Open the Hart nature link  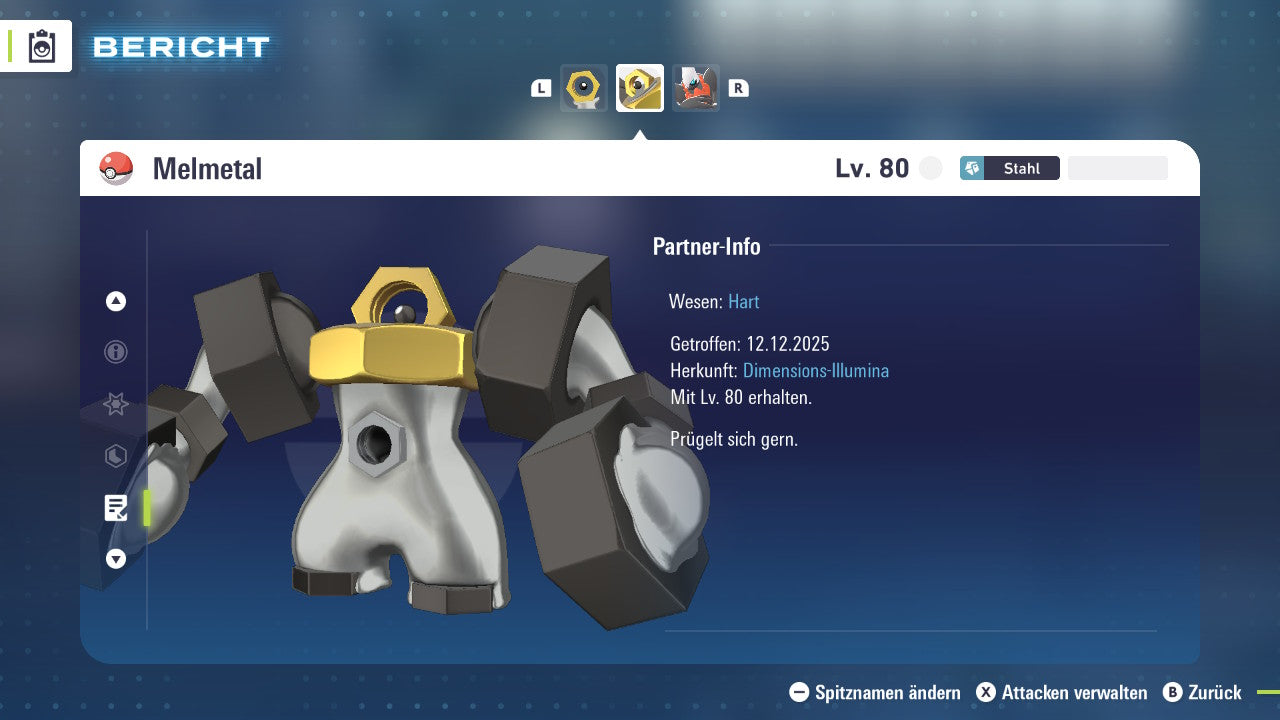pyautogui.click(x=743, y=301)
